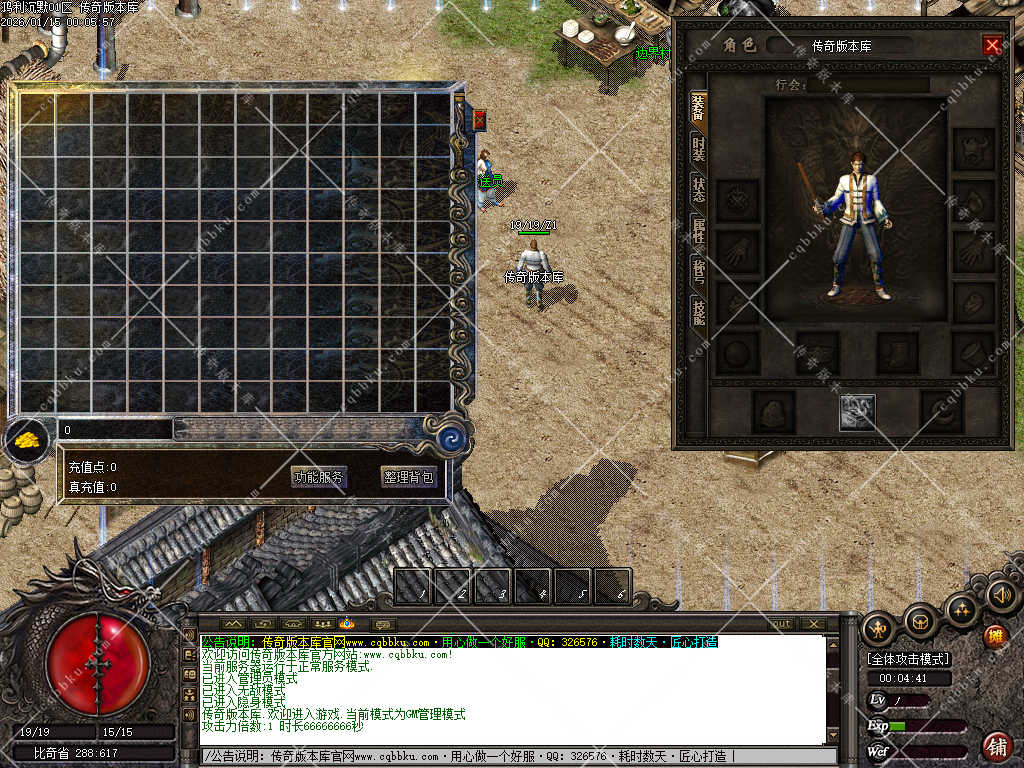The width and height of the screenshot is (1024, 768).
Task: Open the 铺 shop button
Action: click(x=996, y=746)
